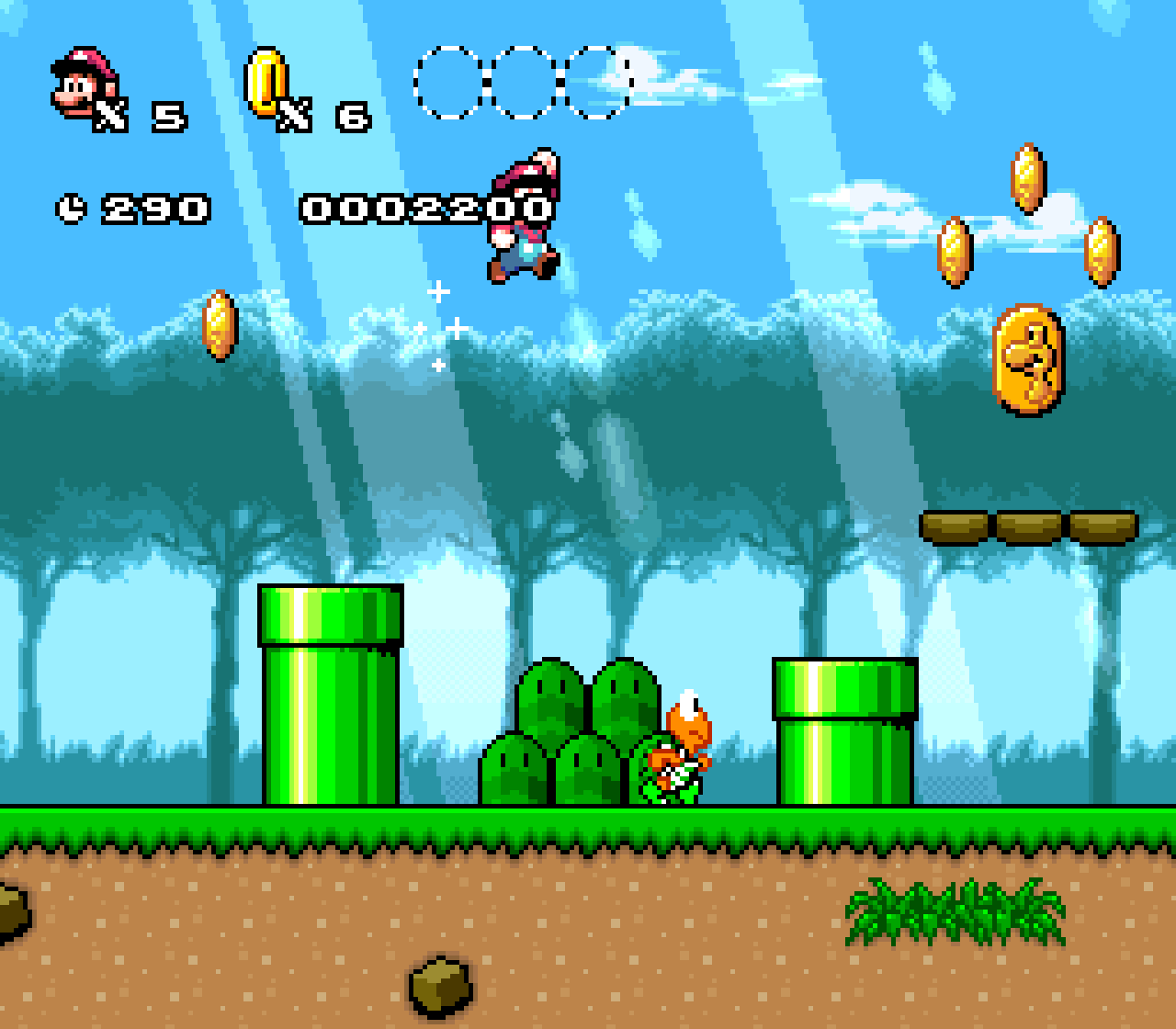
Task: Select the red-shelled Koopa Troopa
Action: [678, 752]
